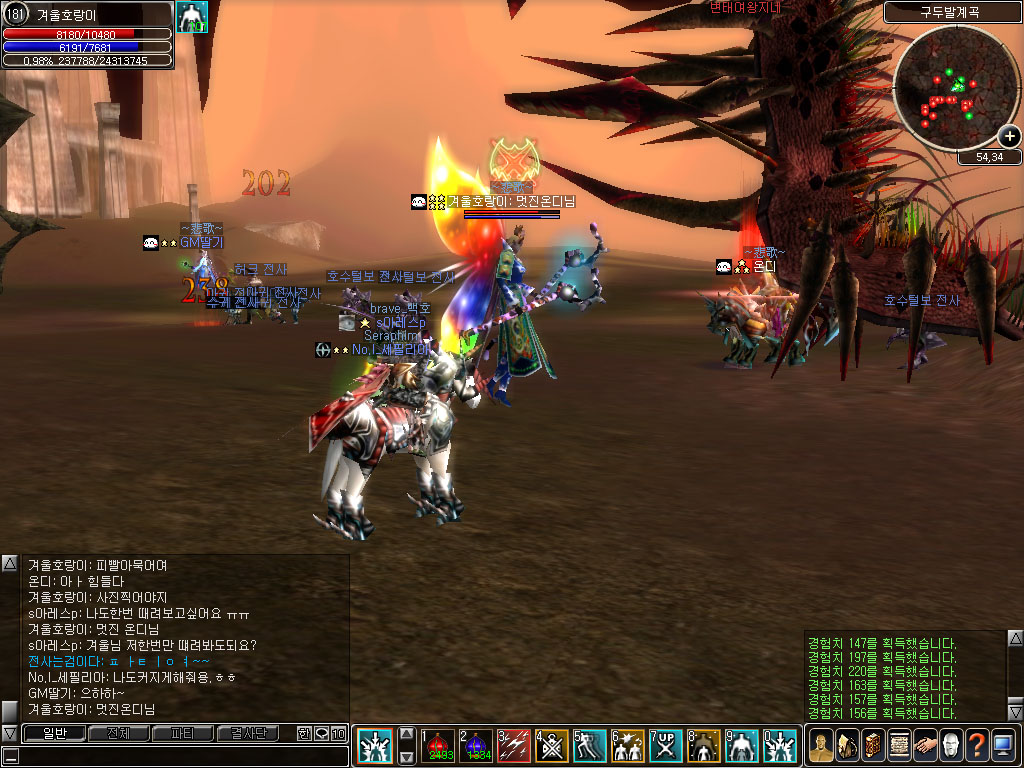Activate the red lightning skill in slot 3
Screen dimensions: 1024x768
514,745
